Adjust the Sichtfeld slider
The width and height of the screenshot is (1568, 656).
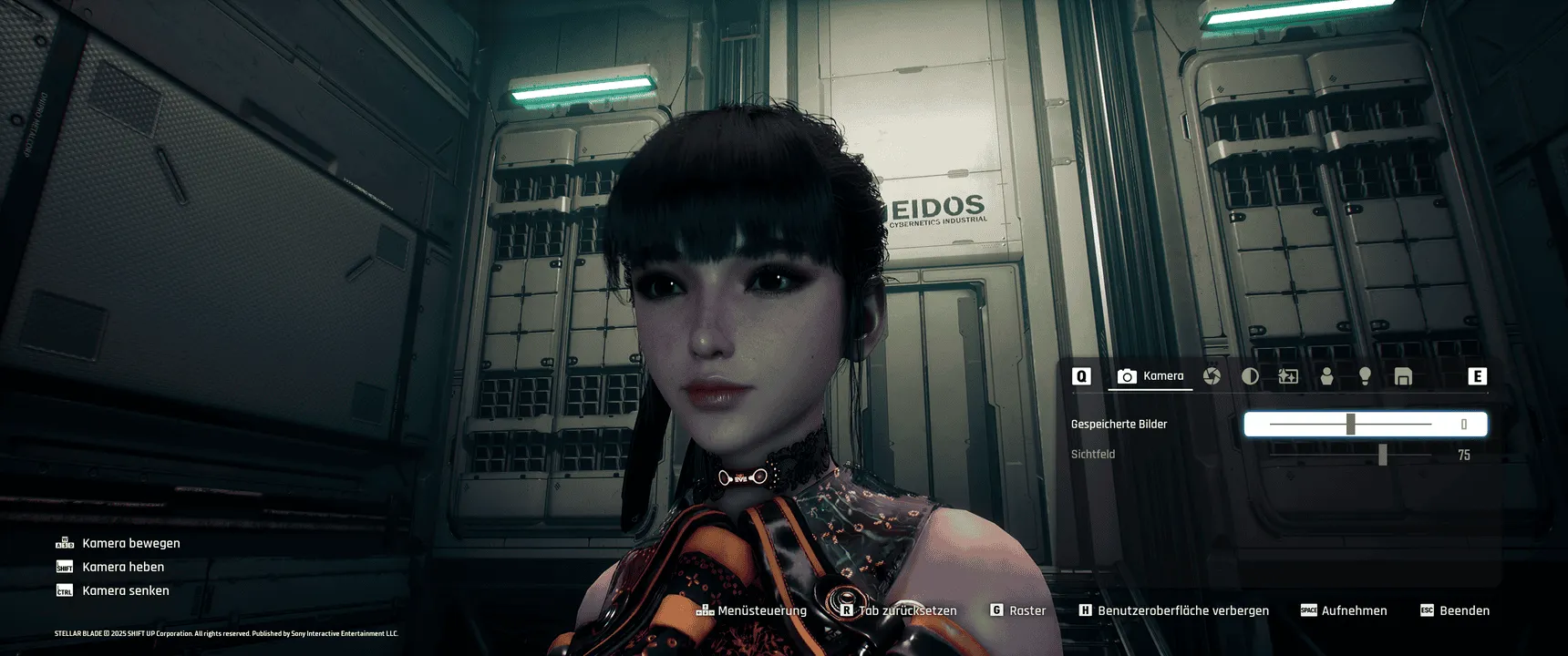coord(1382,455)
